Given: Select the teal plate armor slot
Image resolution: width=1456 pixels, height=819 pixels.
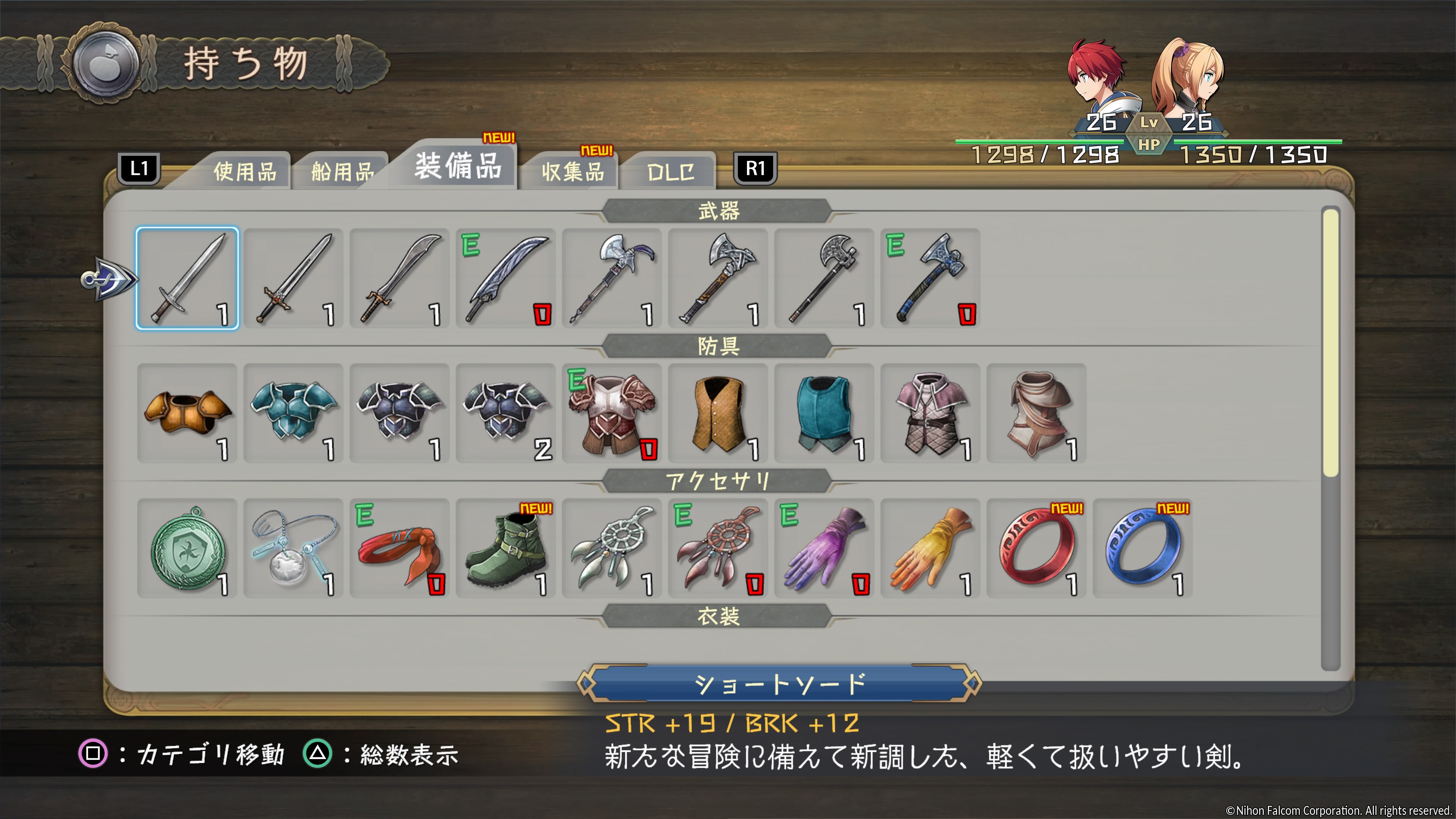Looking at the screenshot, I should 293,413.
